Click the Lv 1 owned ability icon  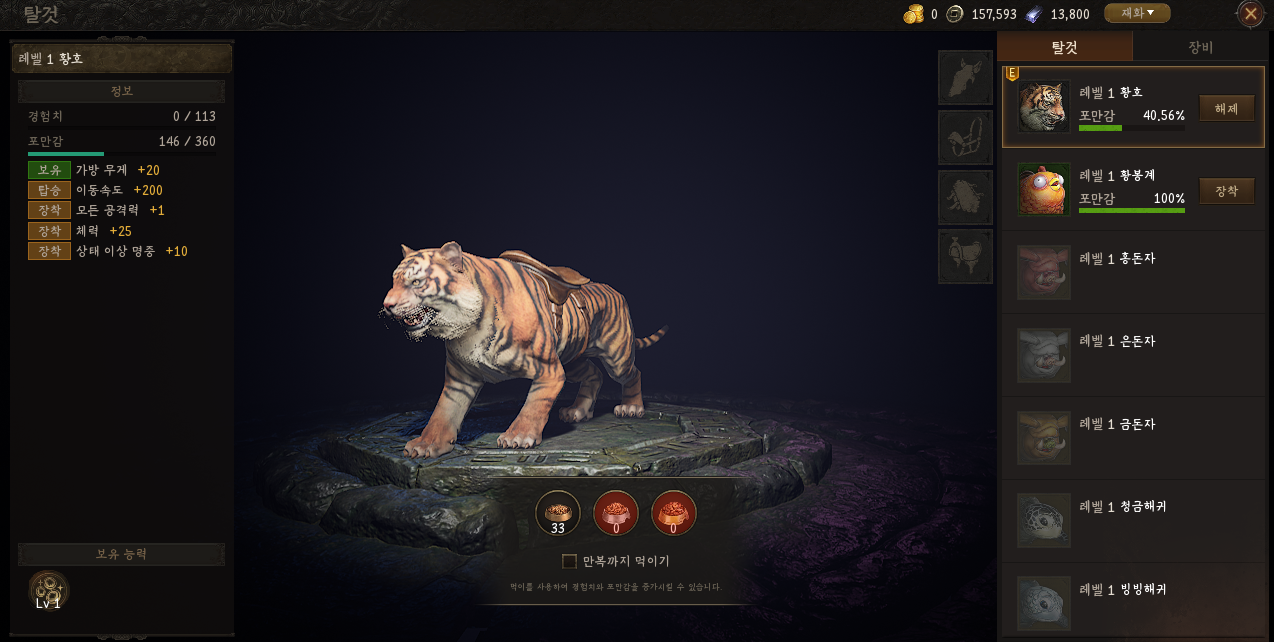click(48, 590)
